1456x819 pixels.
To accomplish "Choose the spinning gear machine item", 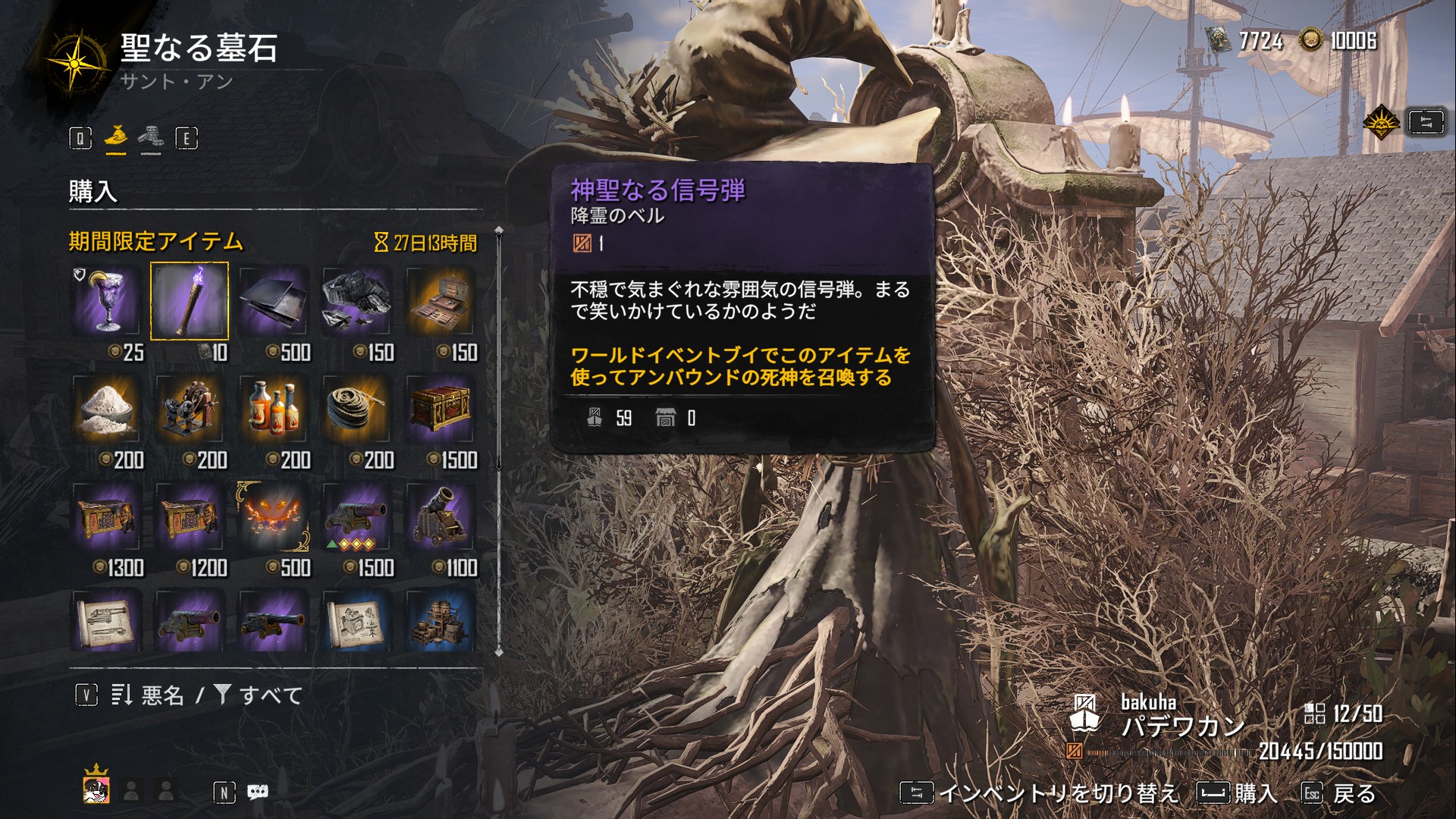I will pyautogui.click(x=190, y=409).
